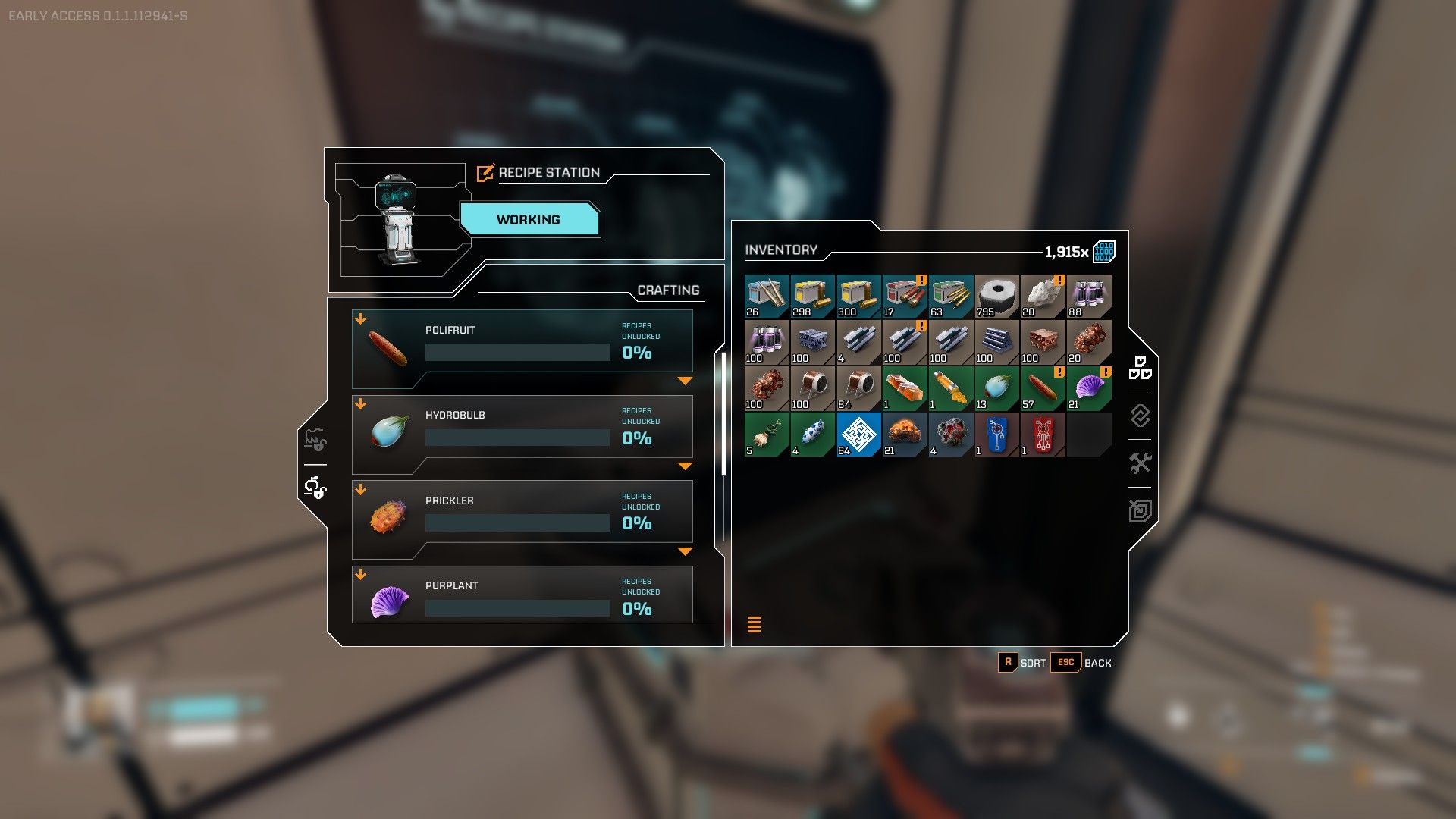Image resolution: width=1456 pixels, height=819 pixels.
Task: Expand the Polifruit row's orange dropdown arrow
Action: 685,381
